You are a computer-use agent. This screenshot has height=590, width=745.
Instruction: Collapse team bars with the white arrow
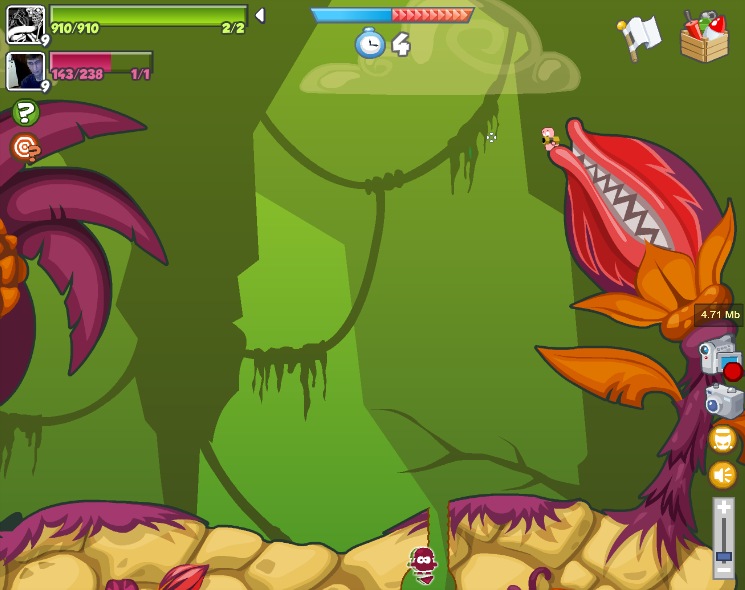pos(260,15)
